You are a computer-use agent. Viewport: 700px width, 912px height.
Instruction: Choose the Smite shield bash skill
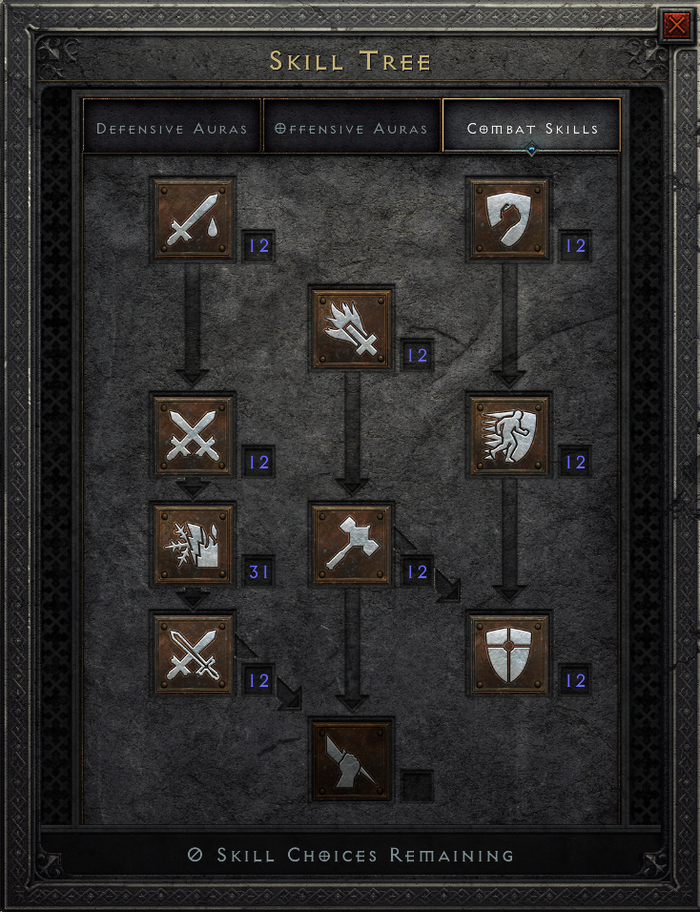click(x=509, y=219)
